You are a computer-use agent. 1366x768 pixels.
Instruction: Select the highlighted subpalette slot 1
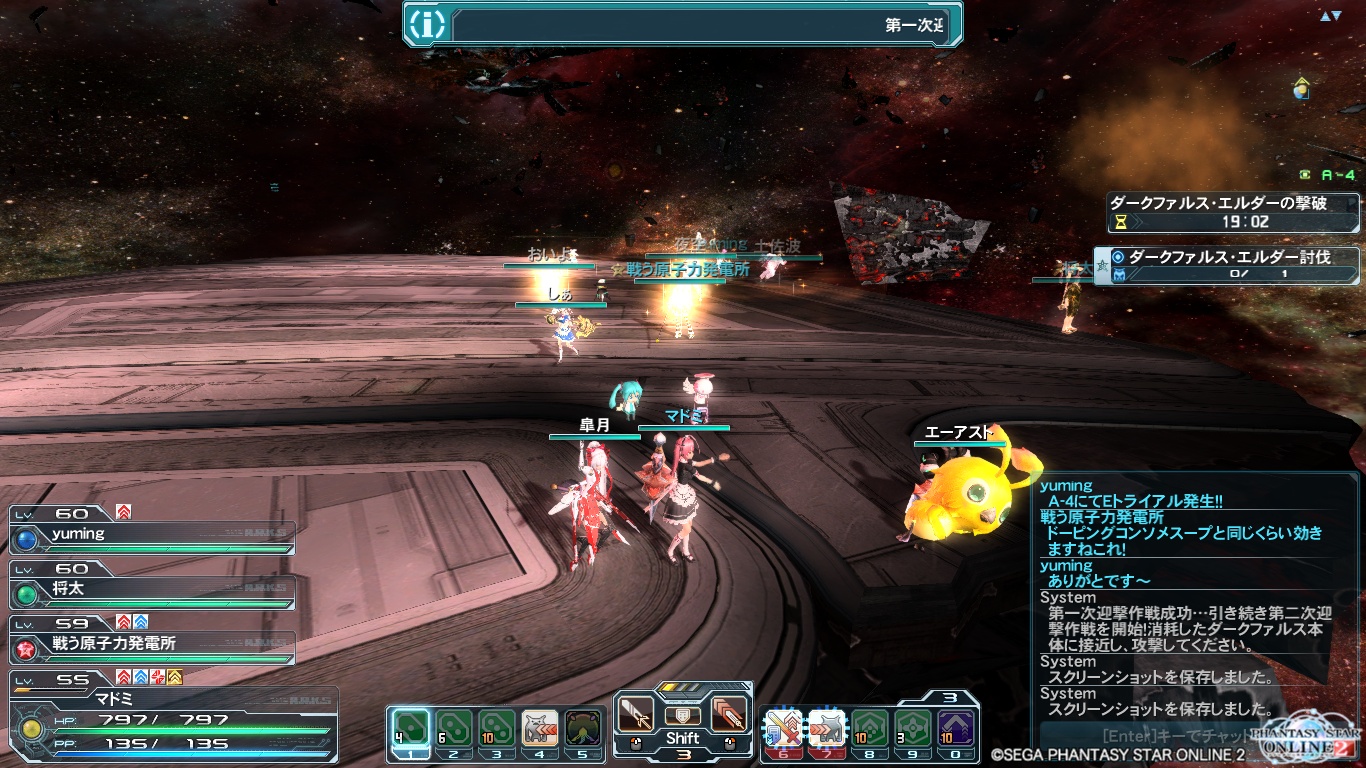(x=410, y=728)
